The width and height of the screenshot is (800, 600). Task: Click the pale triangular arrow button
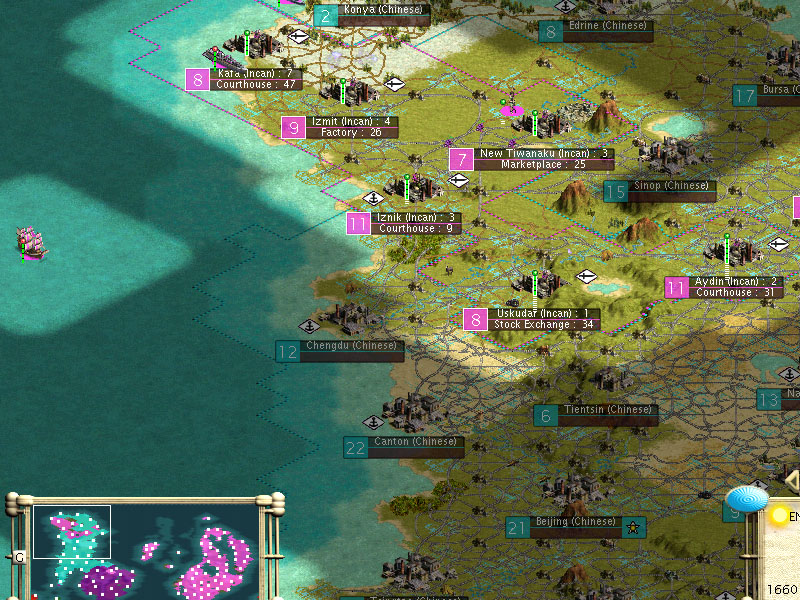pos(792,481)
